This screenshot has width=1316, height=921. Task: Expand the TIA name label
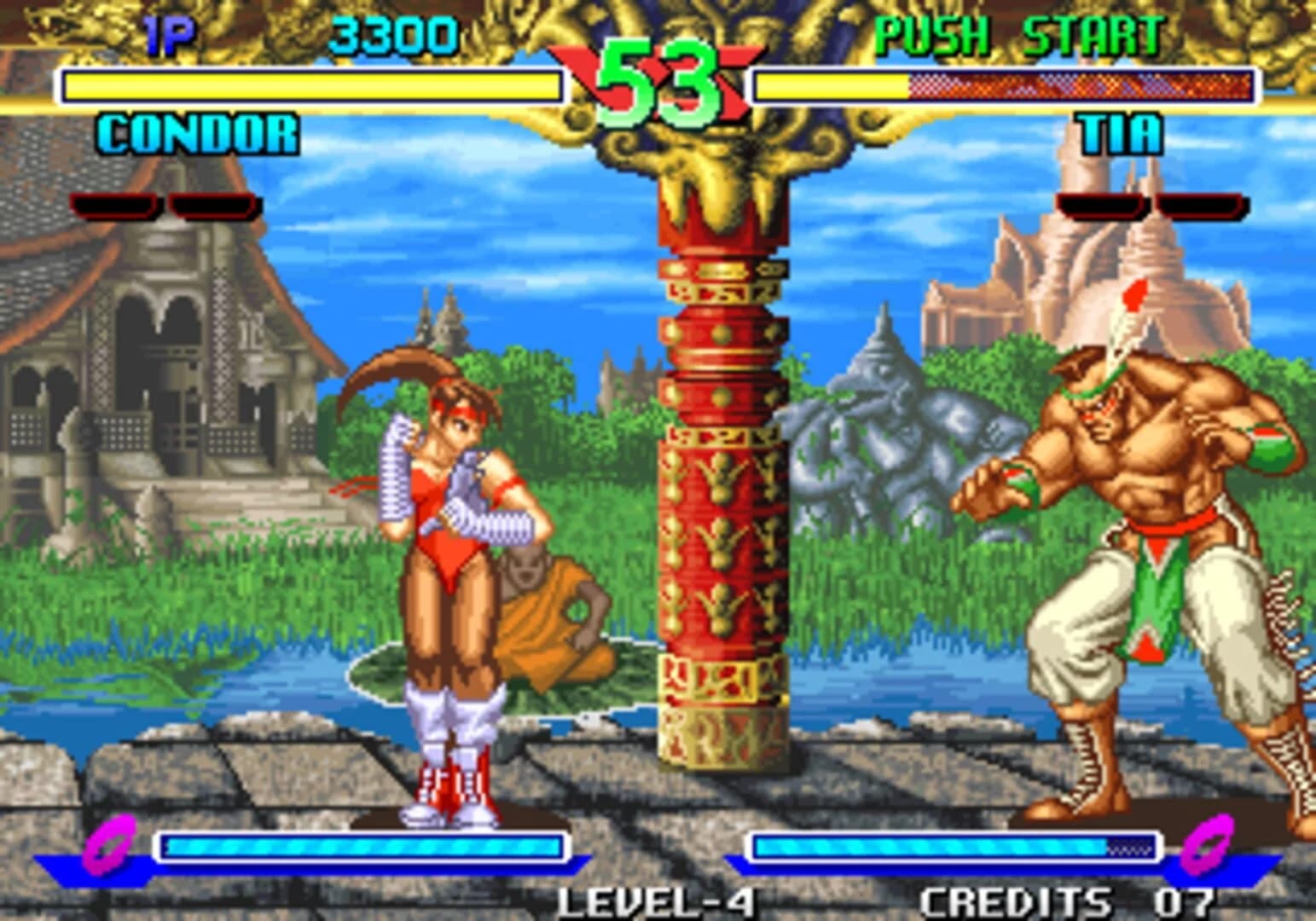point(1119,132)
